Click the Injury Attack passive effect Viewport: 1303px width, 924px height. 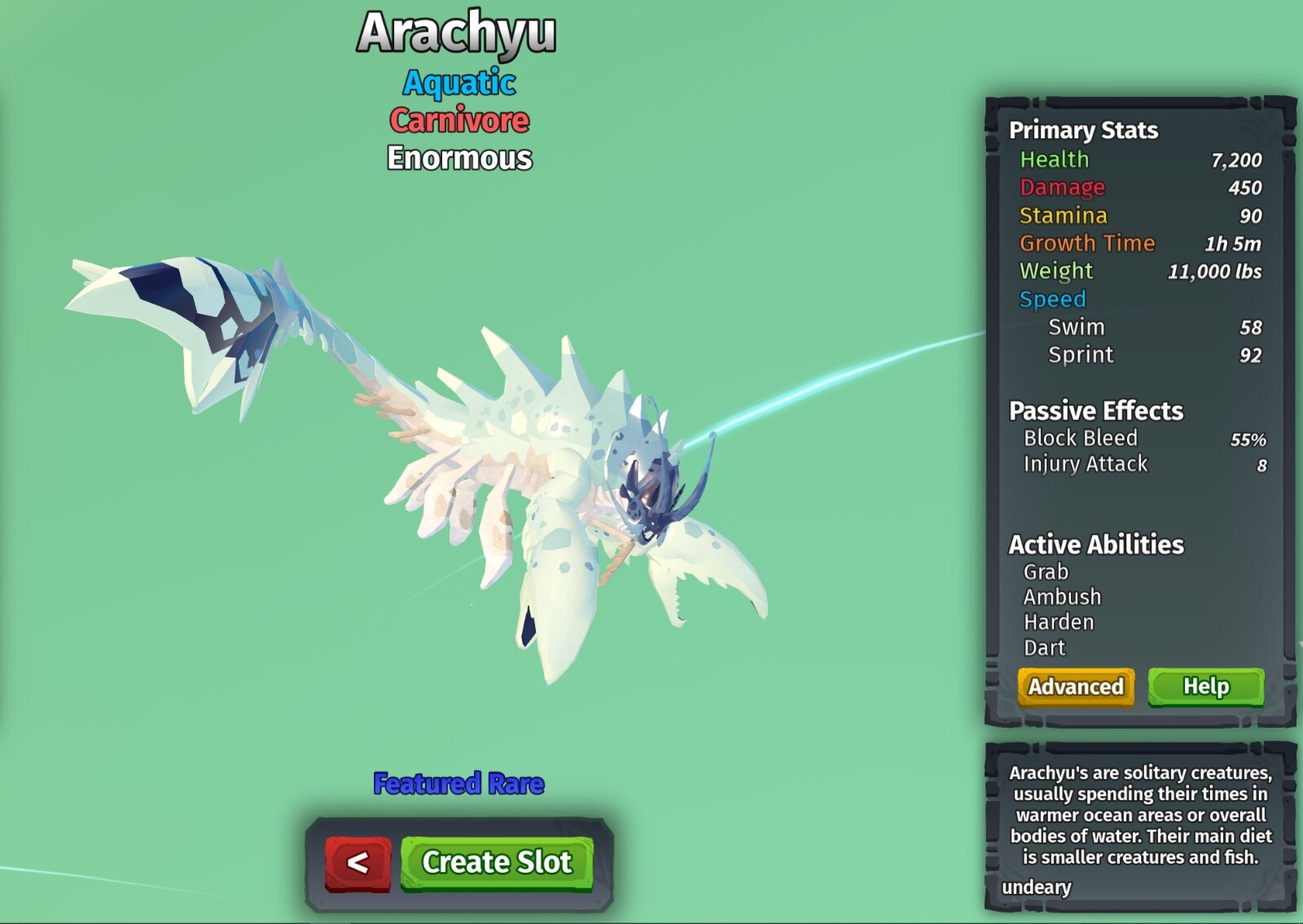(1085, 463)
